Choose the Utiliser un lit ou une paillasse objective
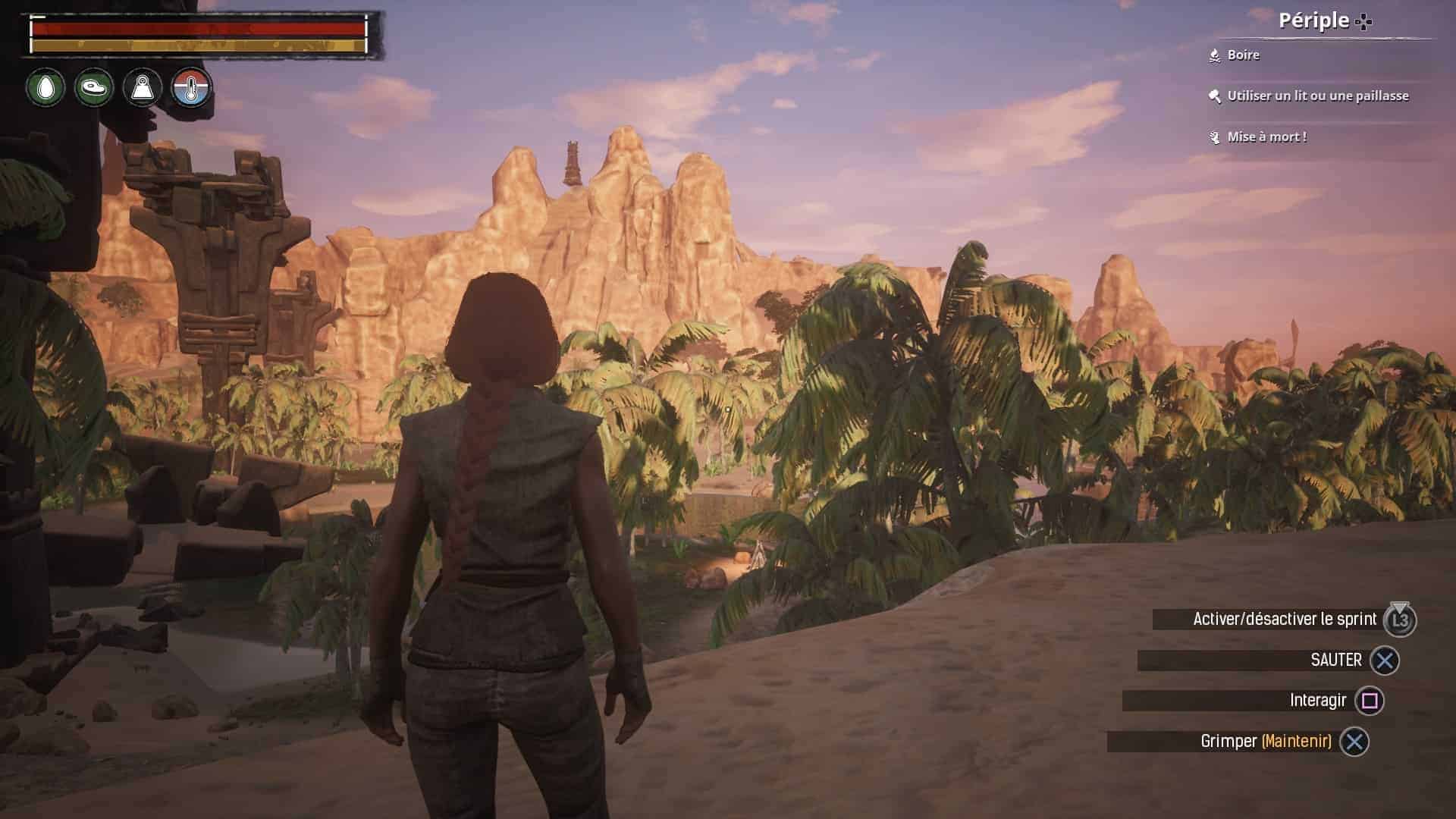The width and height of the screenshot is (1456, 819). click(1317, 96)
